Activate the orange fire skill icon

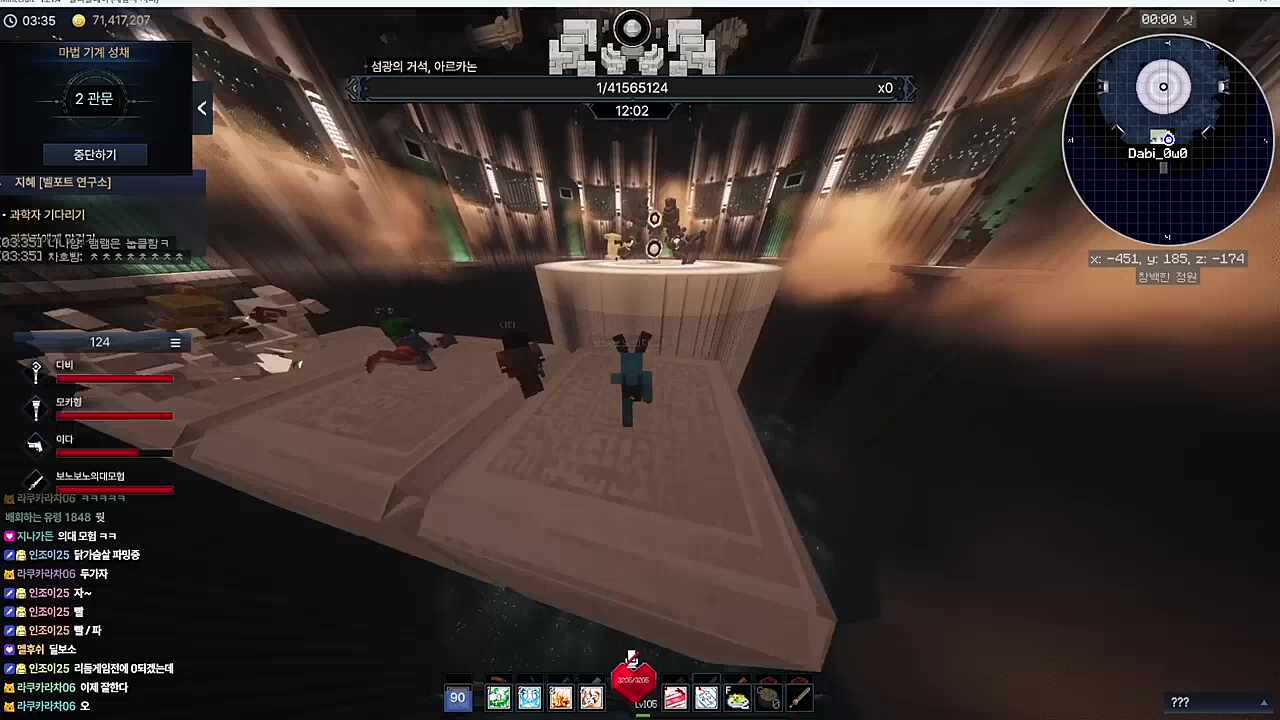pyautogui.click(x=560, y=698)
